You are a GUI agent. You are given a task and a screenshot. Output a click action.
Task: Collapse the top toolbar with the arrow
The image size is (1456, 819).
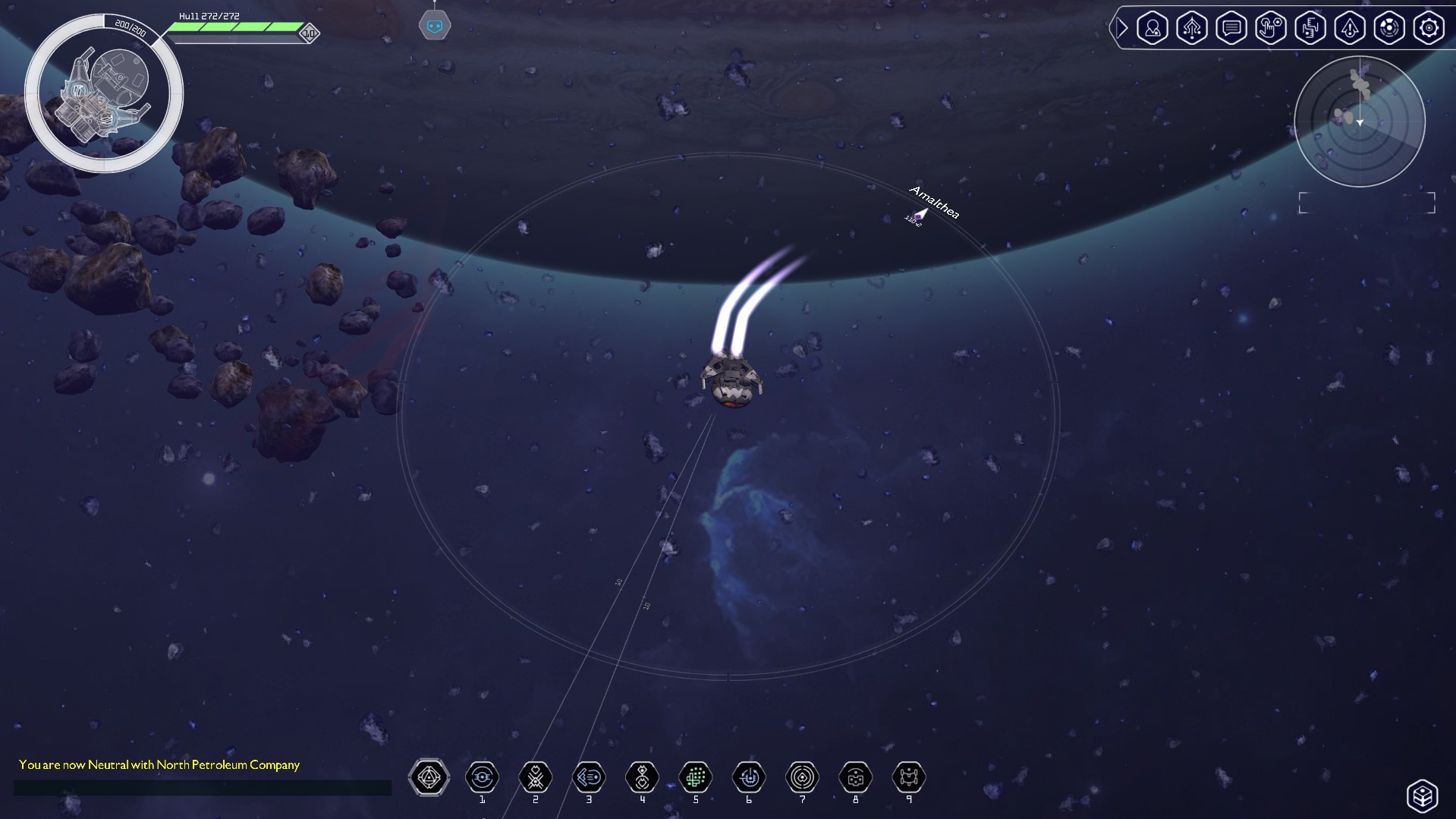tap(1121, 28)
